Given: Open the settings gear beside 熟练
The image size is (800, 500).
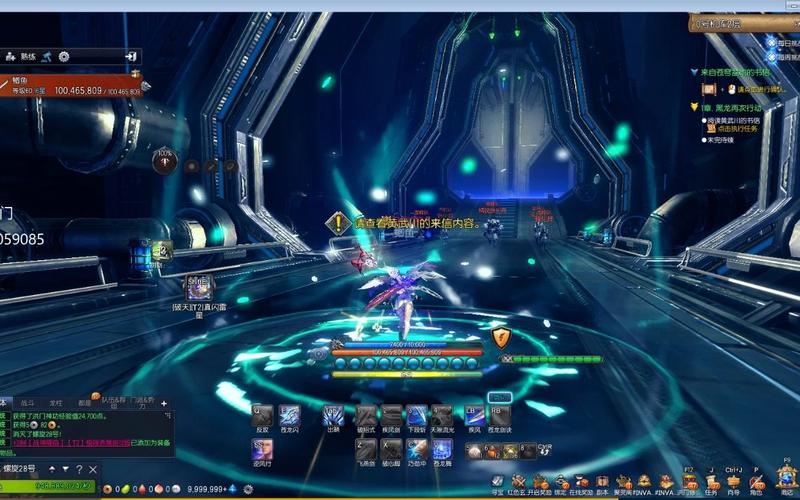Looking at the screenshot, I should [64, 57].
